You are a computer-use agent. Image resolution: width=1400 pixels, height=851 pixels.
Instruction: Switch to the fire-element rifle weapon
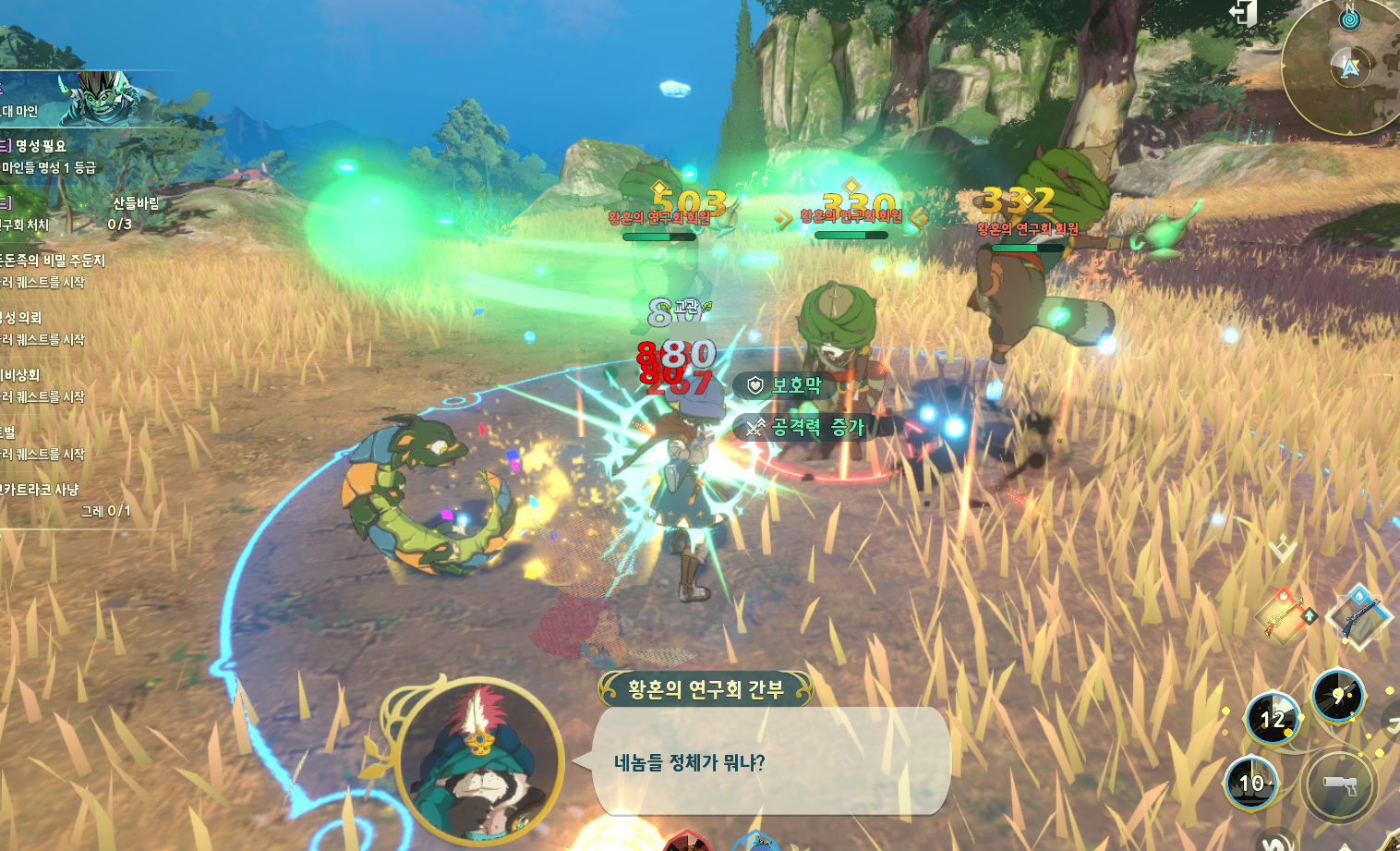click(x=1285, y=614)
